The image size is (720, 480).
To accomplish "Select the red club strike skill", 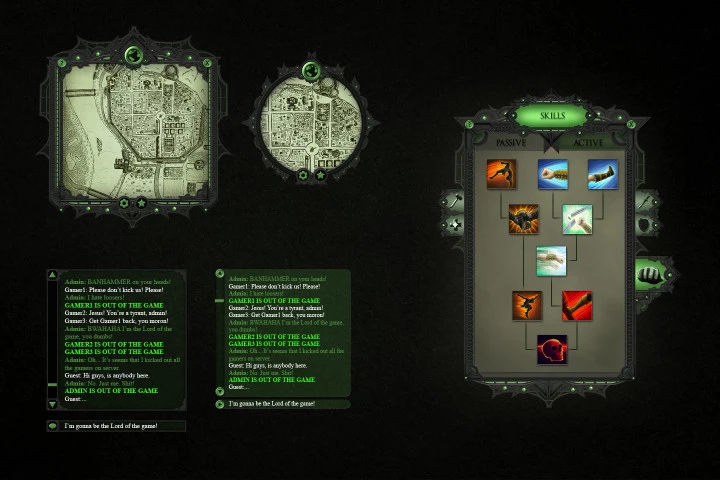I will 577,305.
